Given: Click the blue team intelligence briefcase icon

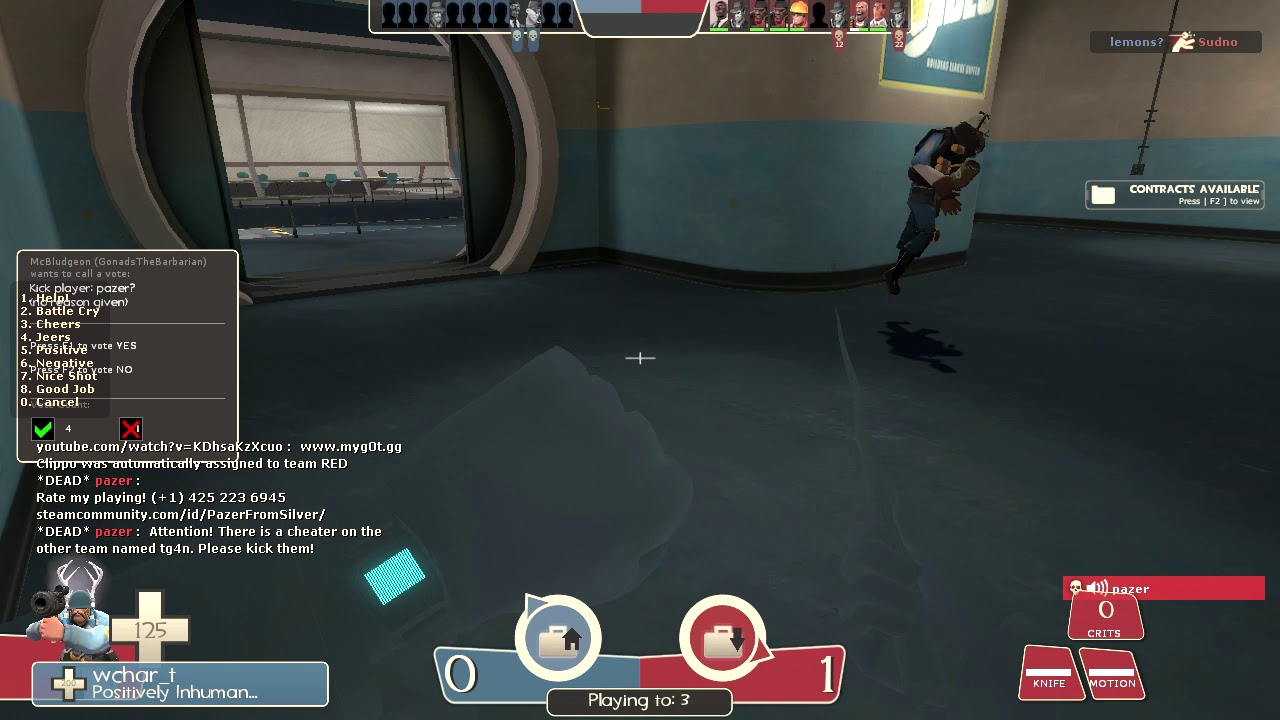Looking at the screenshot, I should point(558,640).
